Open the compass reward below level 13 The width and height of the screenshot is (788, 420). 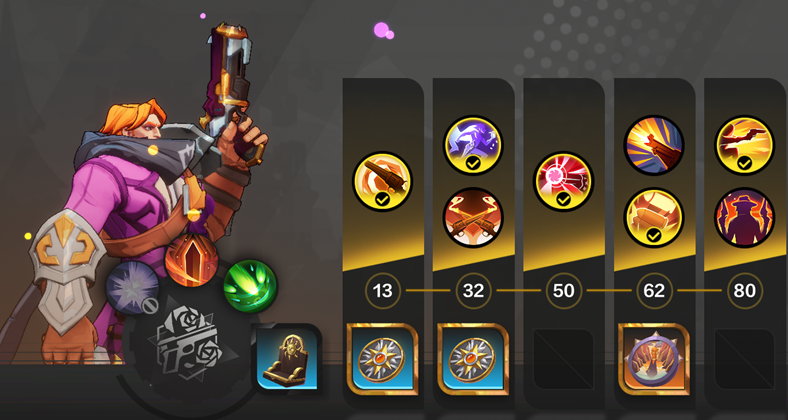click(x=383, y=358)
